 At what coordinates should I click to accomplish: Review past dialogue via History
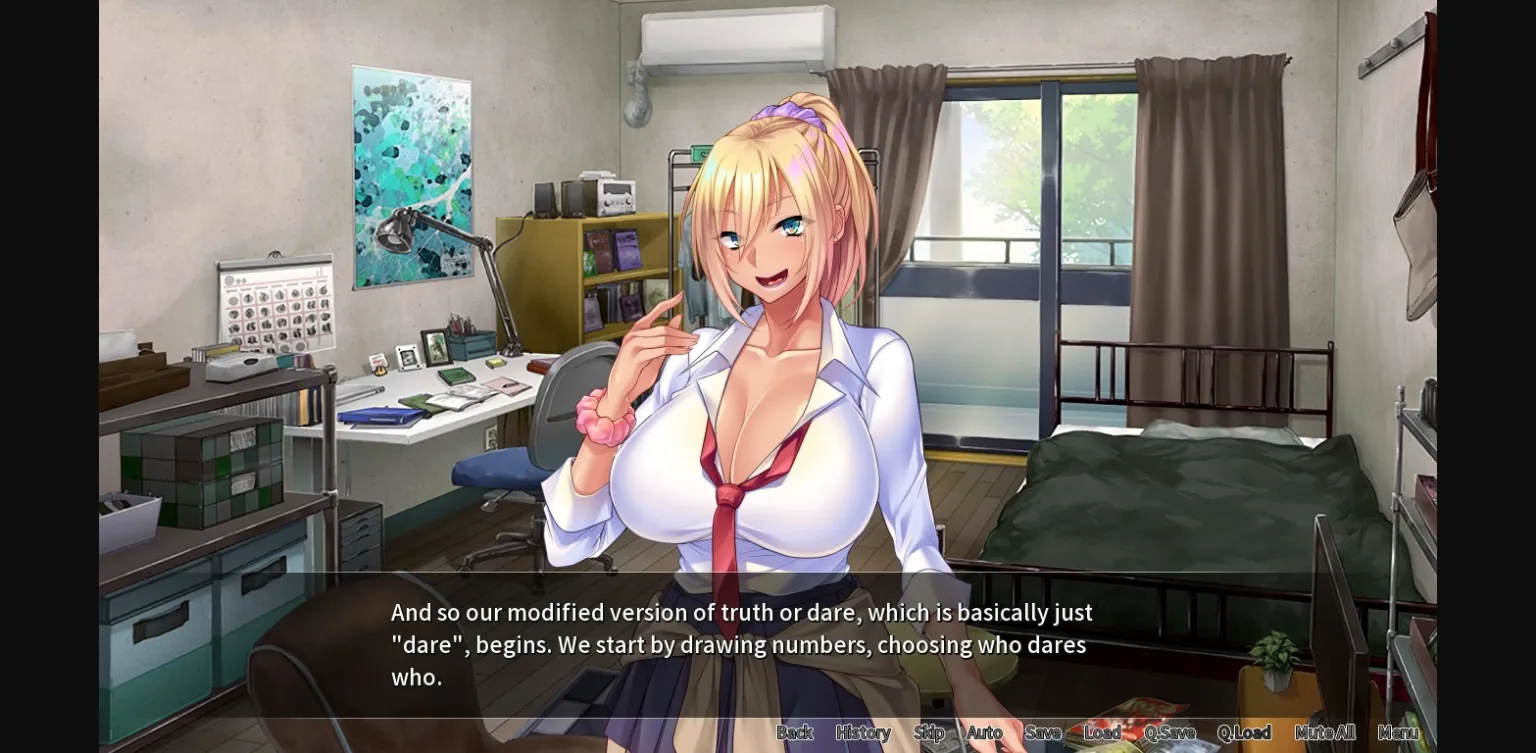(x=862, y=732)
